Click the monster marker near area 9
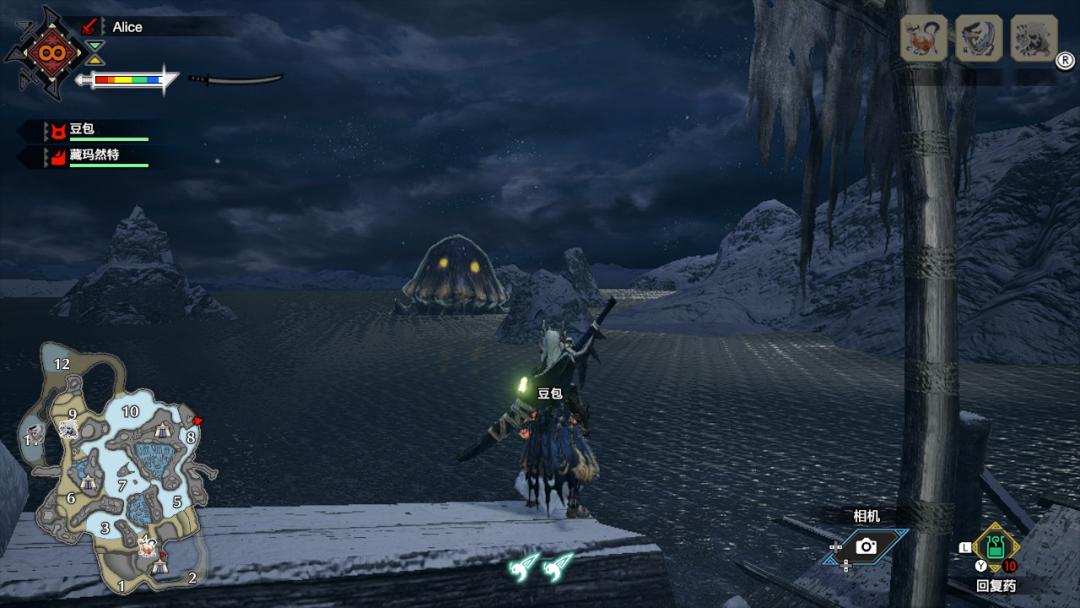 point(68,430)
